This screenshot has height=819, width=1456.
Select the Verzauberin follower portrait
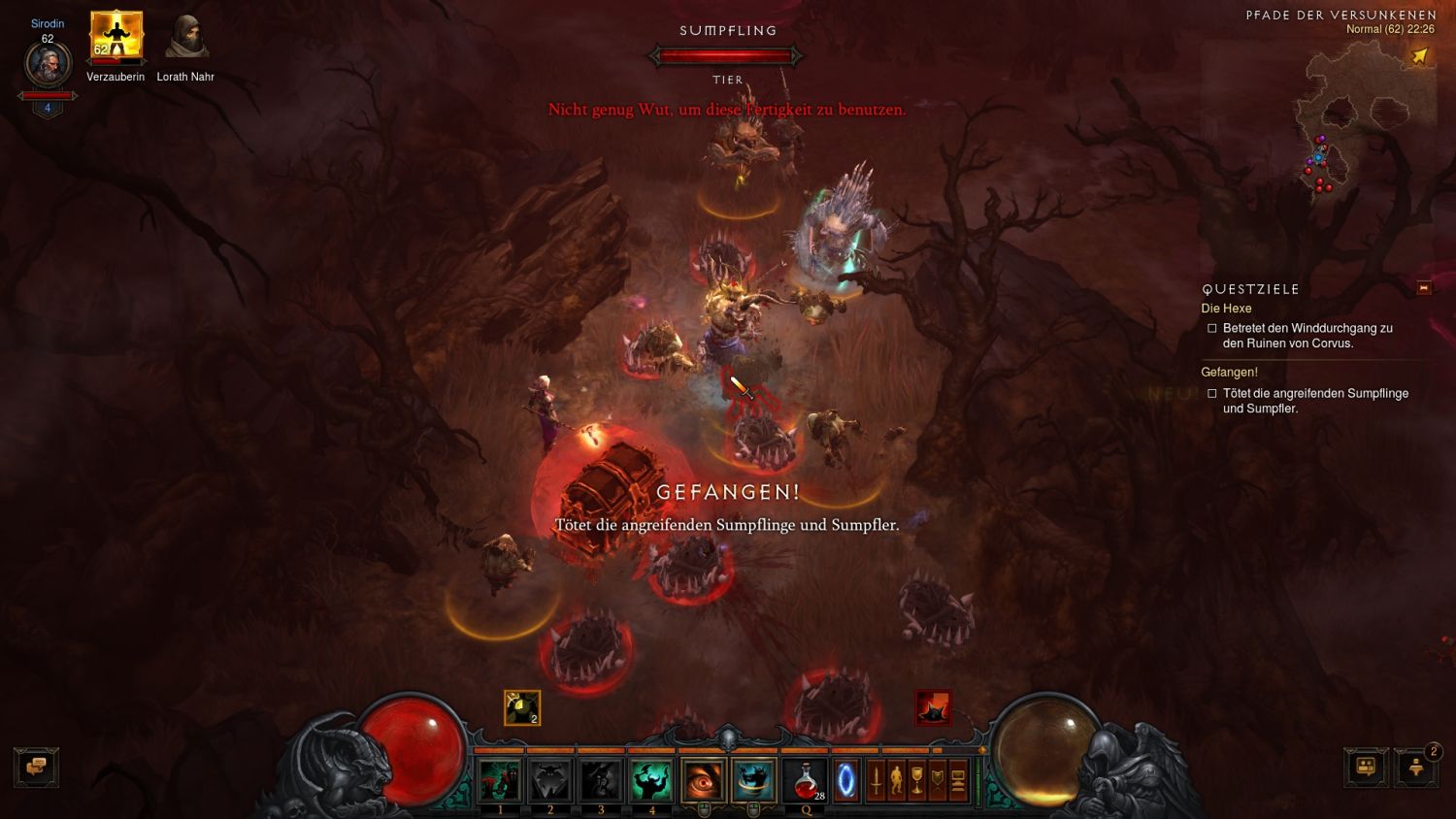[x=116, y=37]
